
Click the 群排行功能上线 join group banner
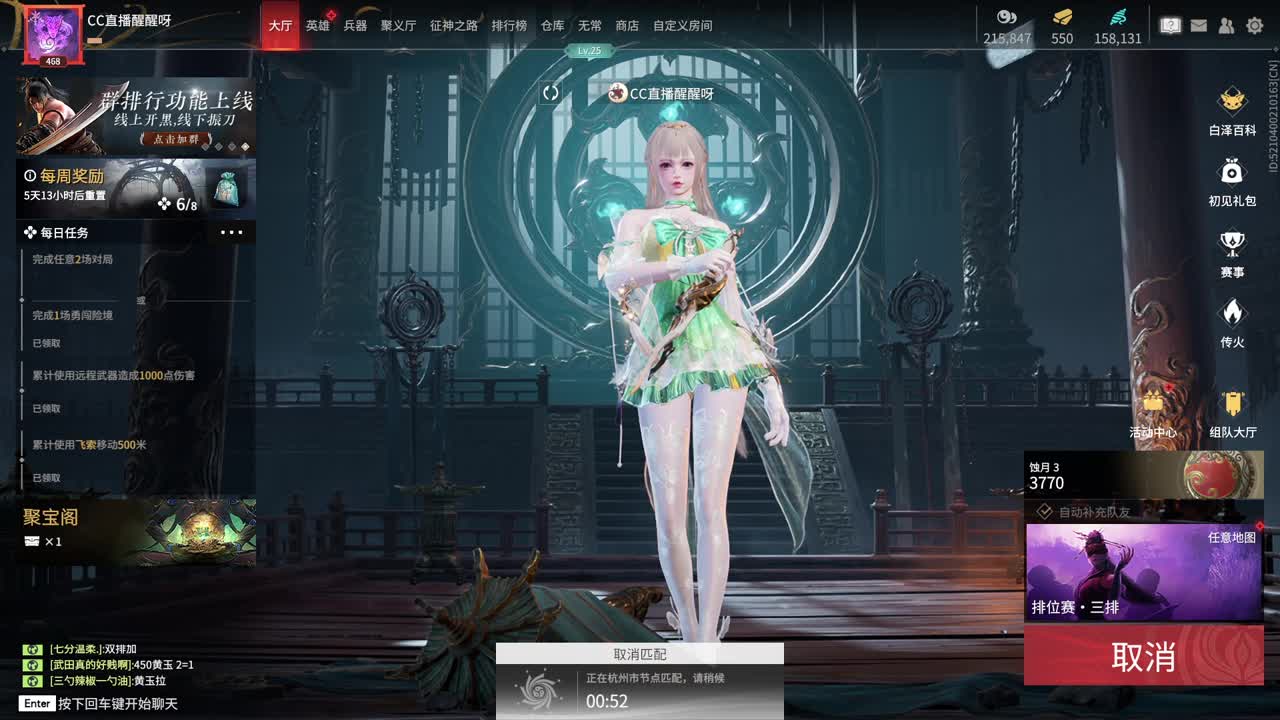(x=135, y=117)
